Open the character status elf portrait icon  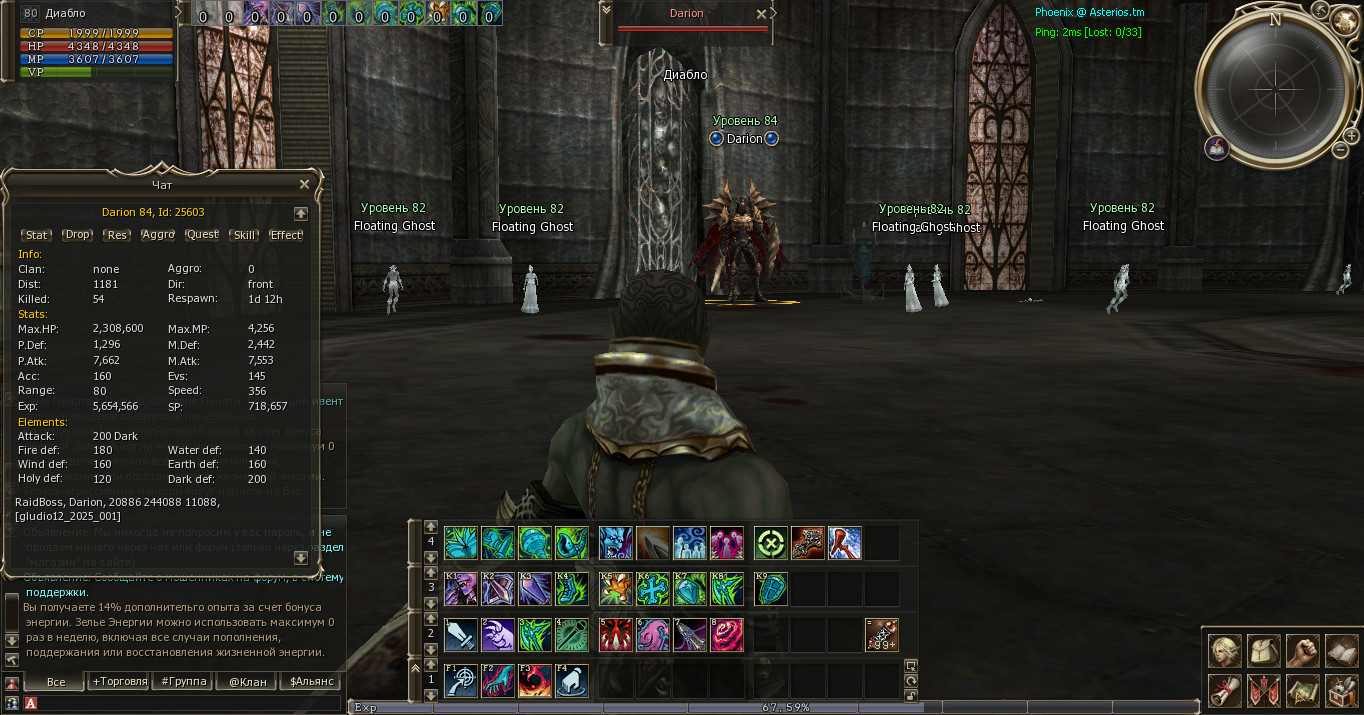tap(1225, 651)
